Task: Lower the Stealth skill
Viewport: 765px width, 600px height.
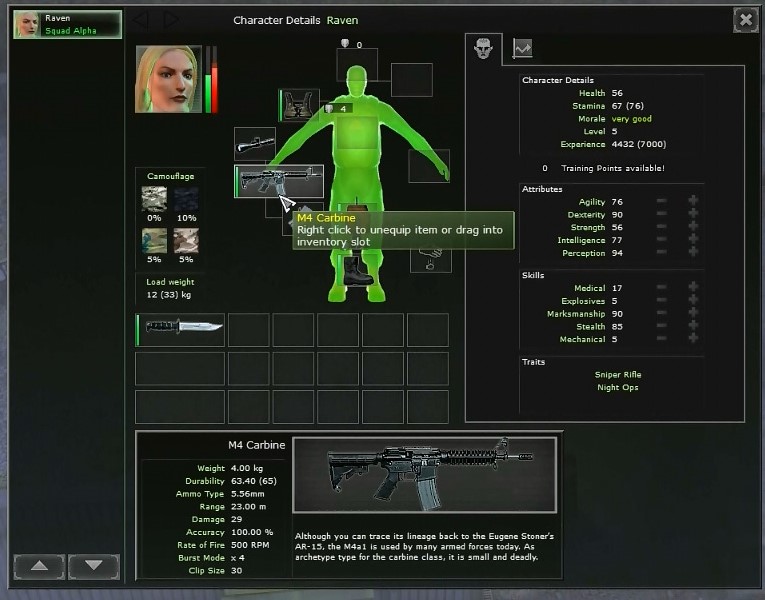Action: pyautogui.click(x=661, y=326)
